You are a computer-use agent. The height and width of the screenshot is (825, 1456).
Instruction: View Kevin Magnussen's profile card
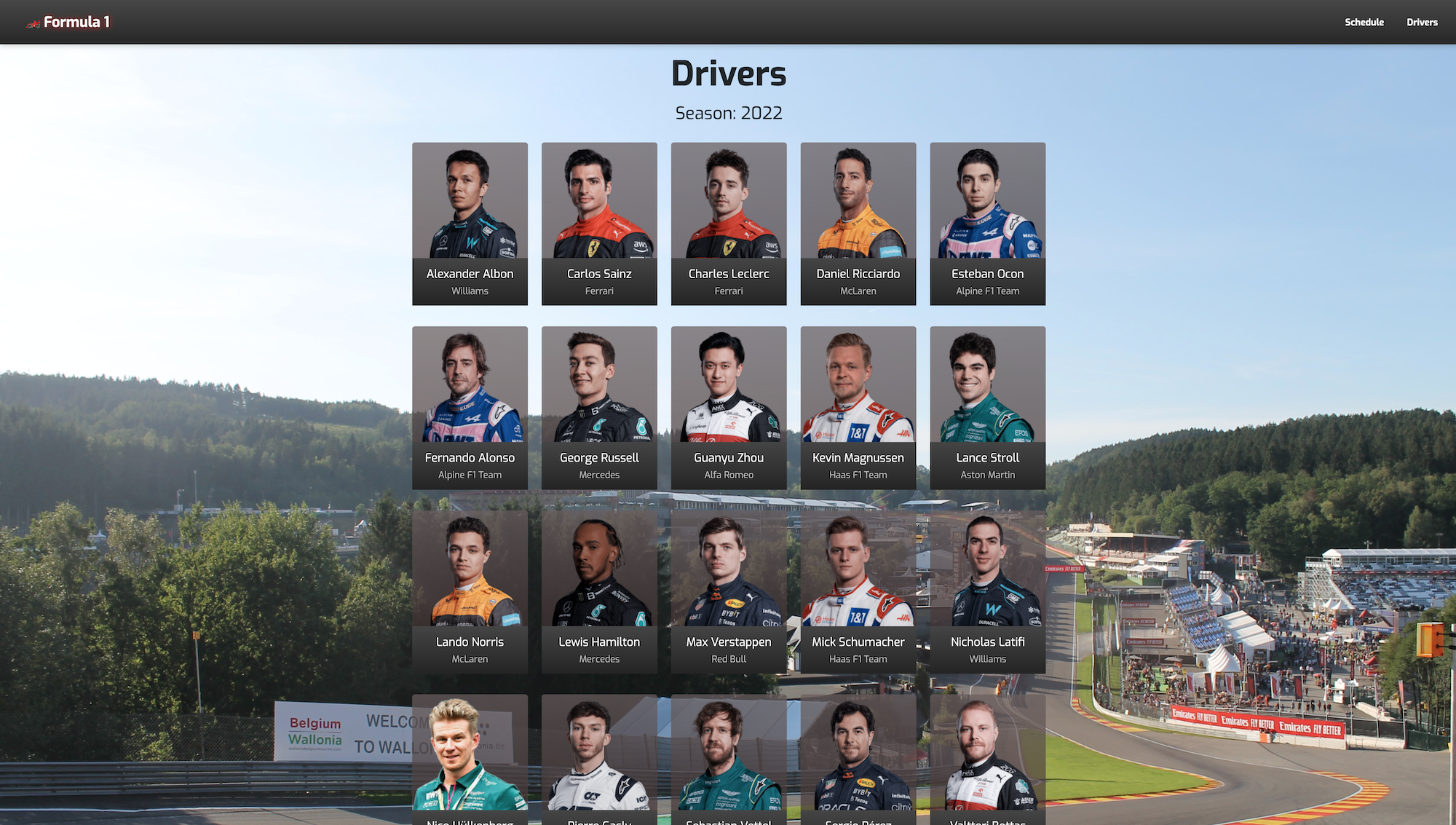(x=858, y=408)
